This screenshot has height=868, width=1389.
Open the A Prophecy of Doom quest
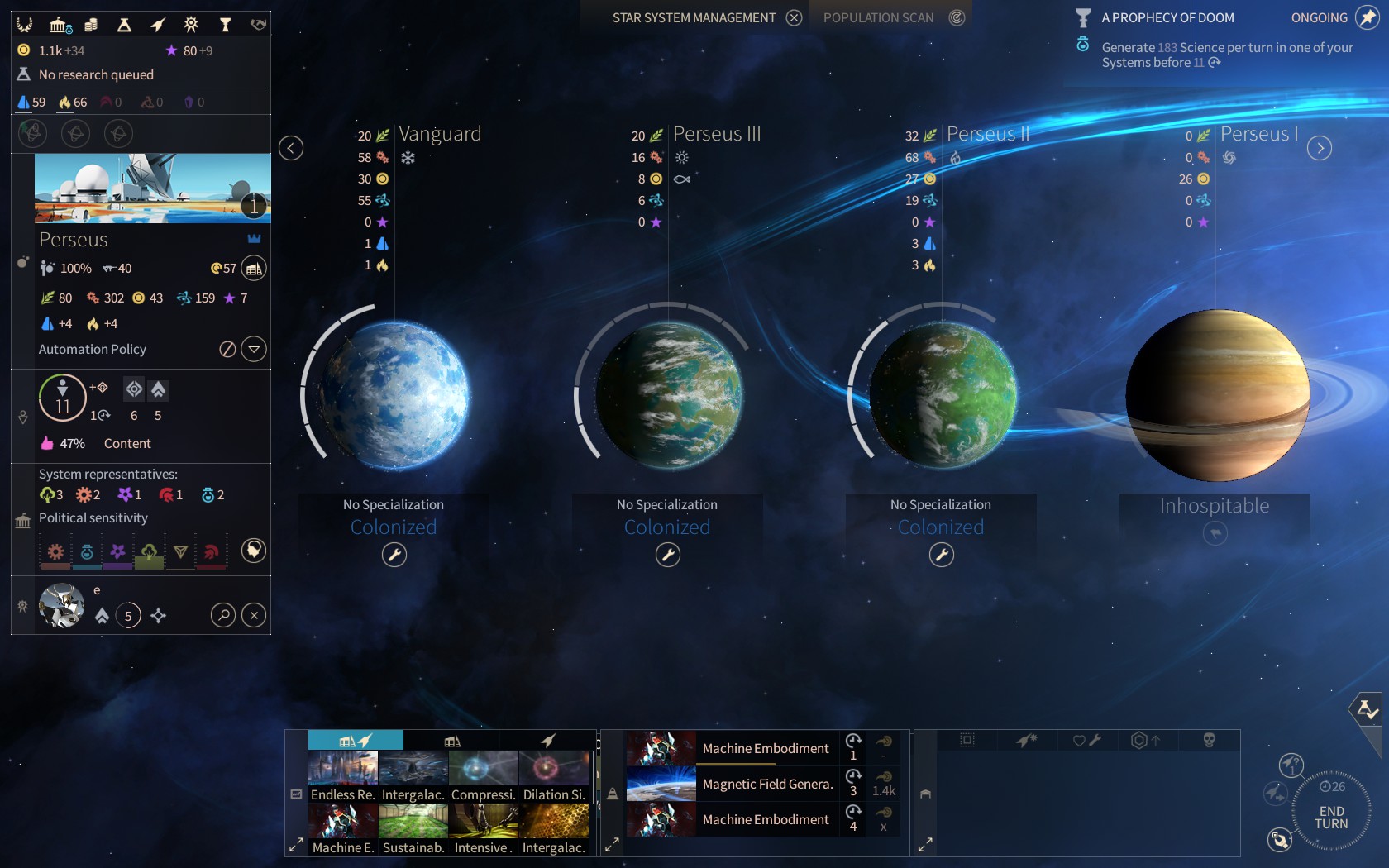(1167, 18)
